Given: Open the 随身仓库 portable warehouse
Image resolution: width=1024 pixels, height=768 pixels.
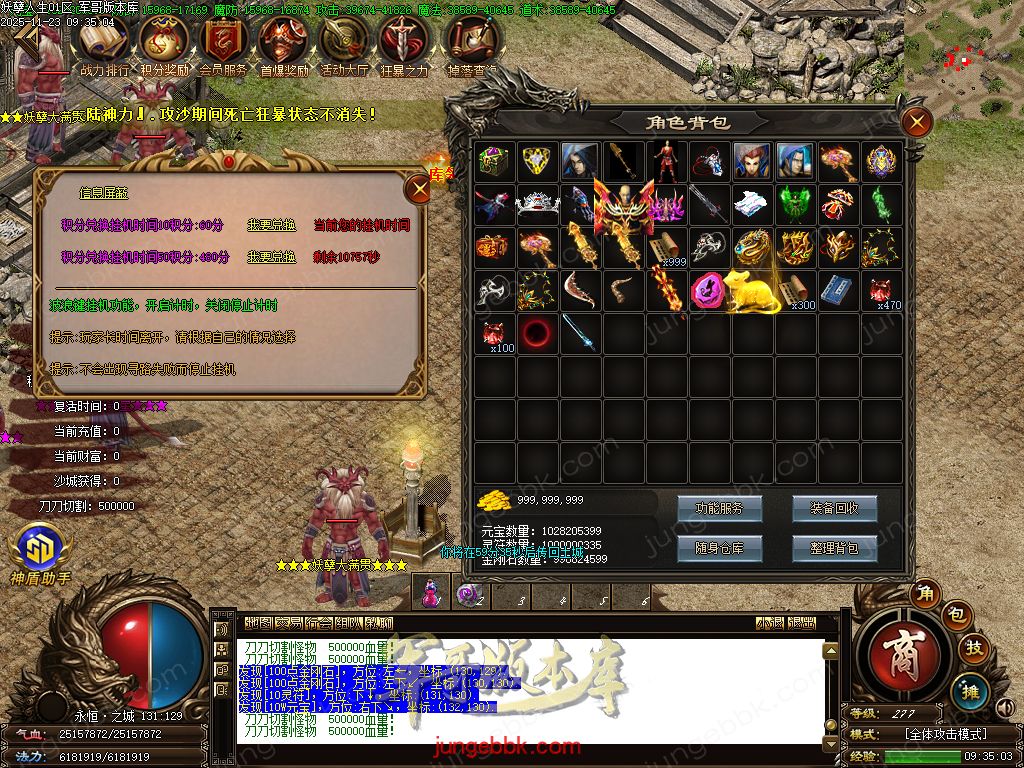Looking at the screenshot, I should [x=719, y=548].
